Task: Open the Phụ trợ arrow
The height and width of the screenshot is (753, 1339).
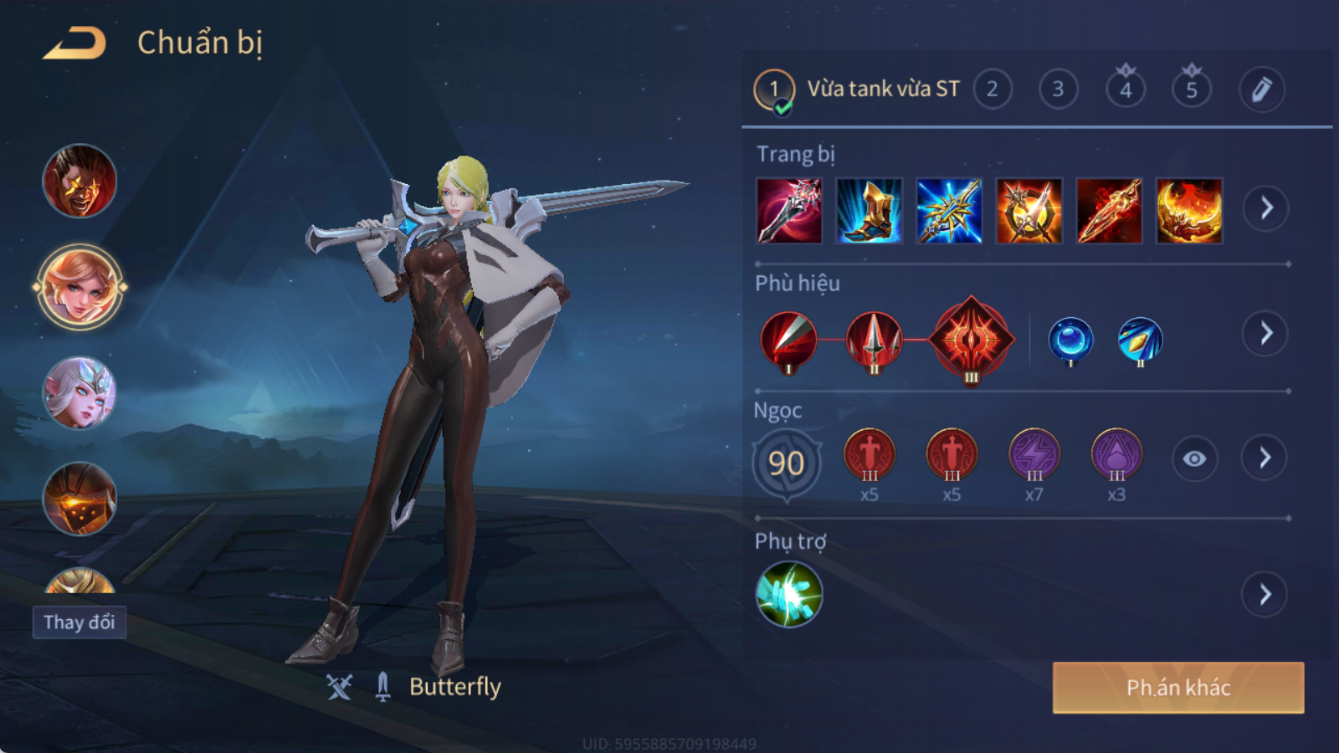Action: pos(1265,594)
